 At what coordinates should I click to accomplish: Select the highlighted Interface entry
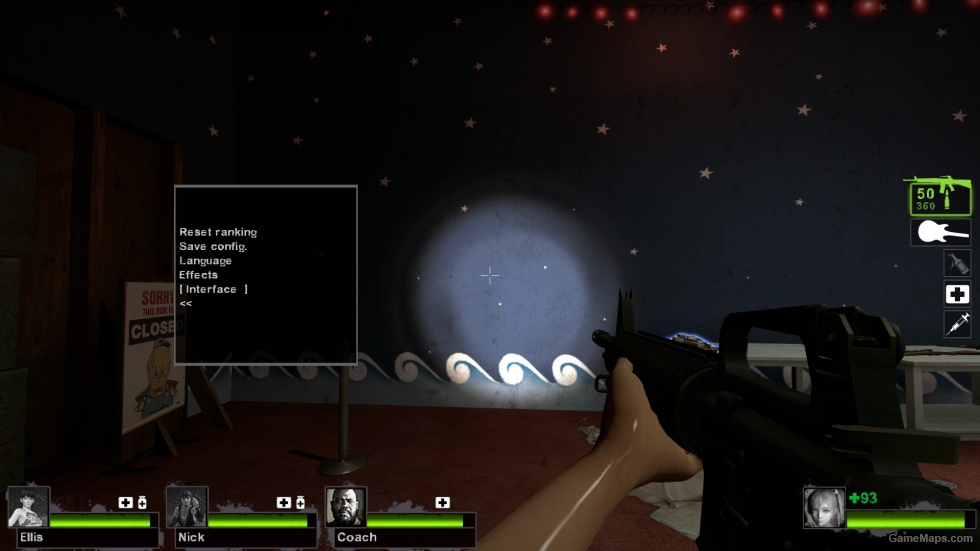tap(212, 289)
